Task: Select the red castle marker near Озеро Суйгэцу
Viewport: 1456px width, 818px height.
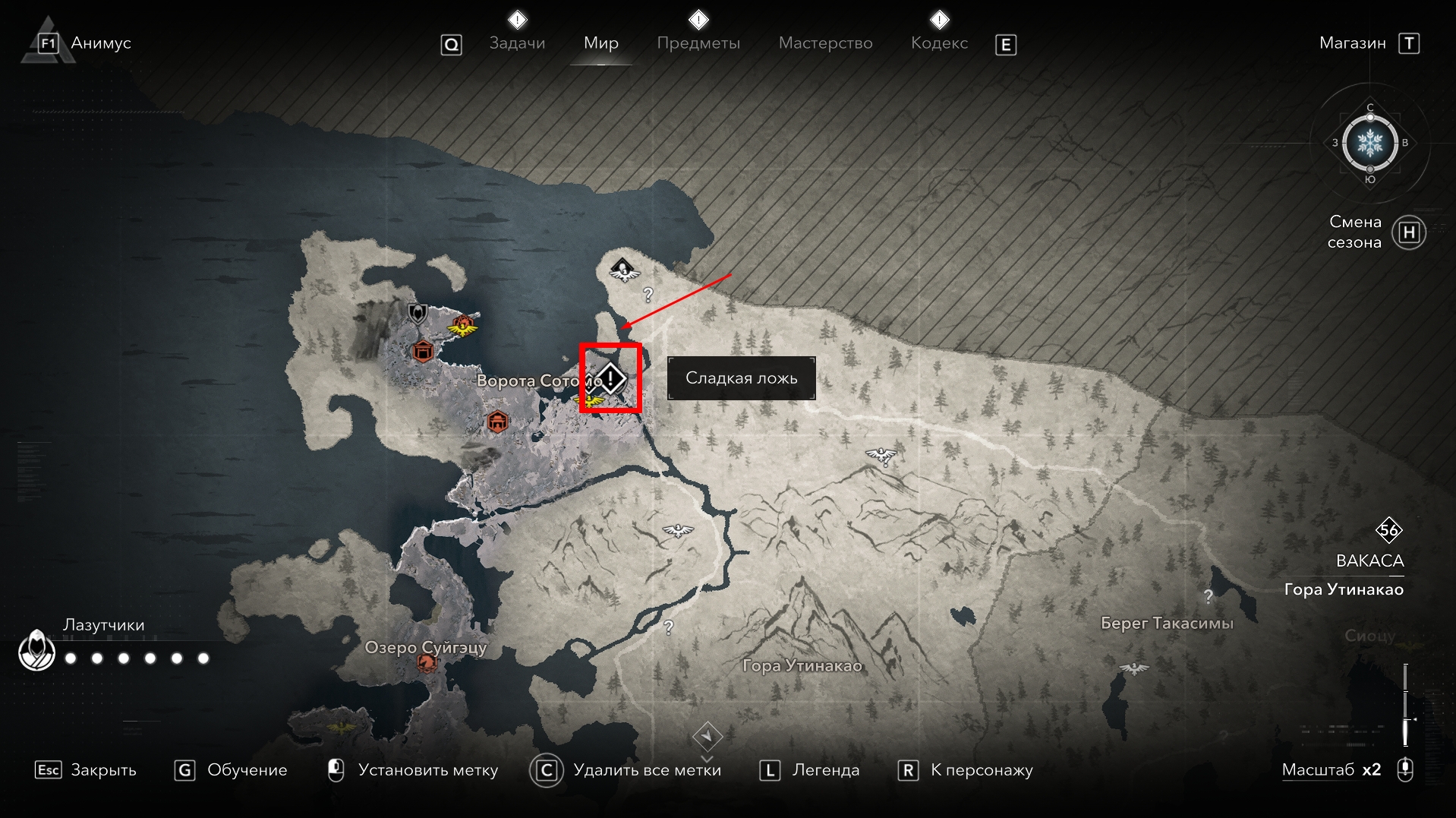Action: (x=427, y=663)
